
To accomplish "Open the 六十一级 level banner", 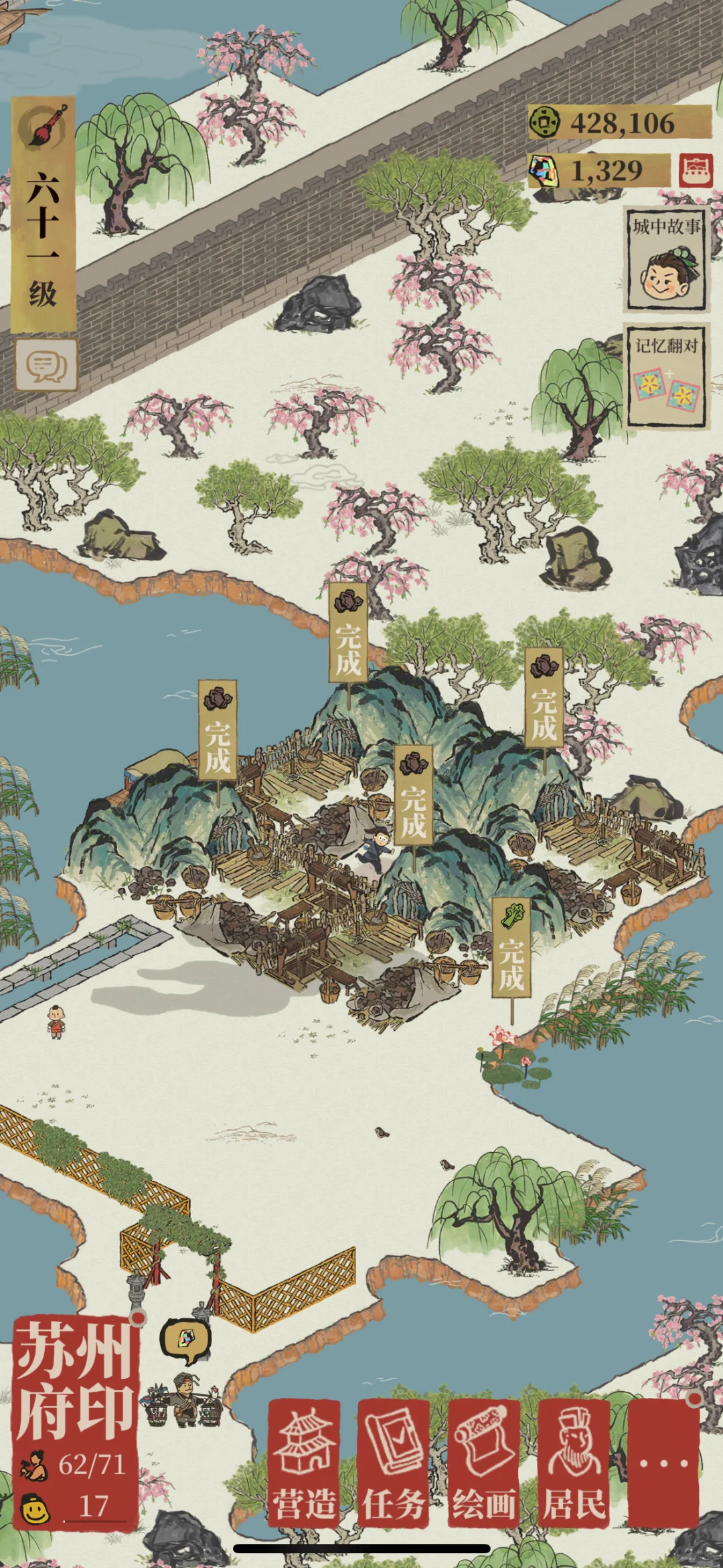I will point(44,216).
